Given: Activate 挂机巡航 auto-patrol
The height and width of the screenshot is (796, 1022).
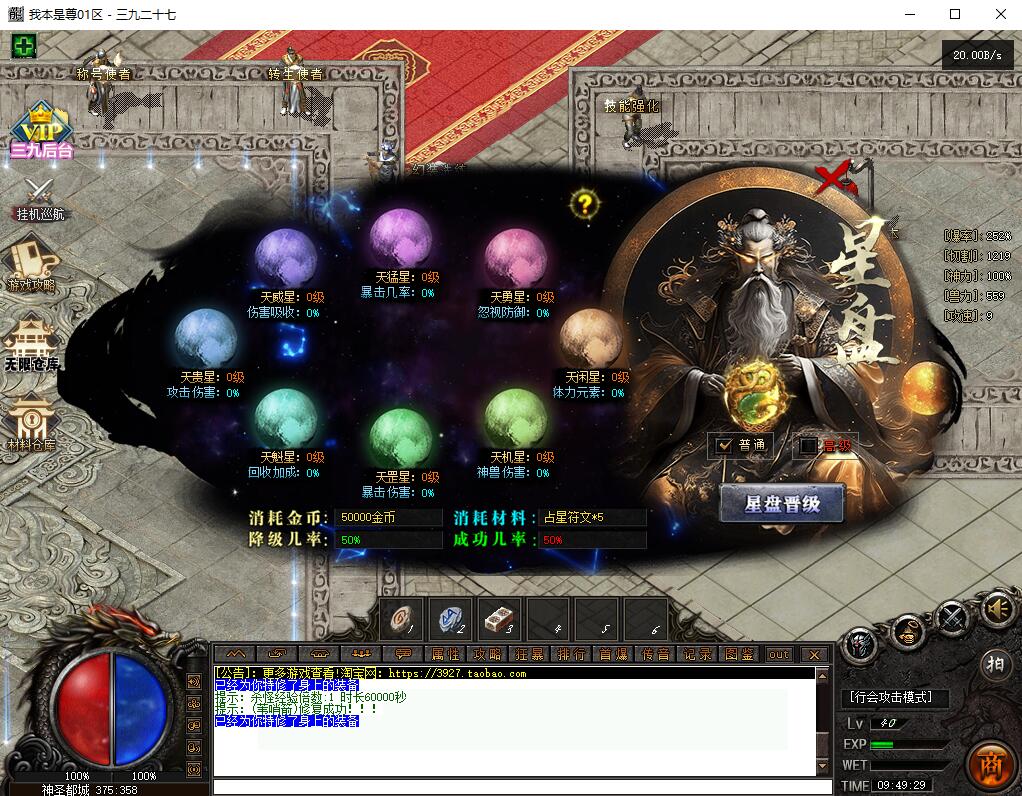Looking at the screenshot, I should tap(39, 198).
